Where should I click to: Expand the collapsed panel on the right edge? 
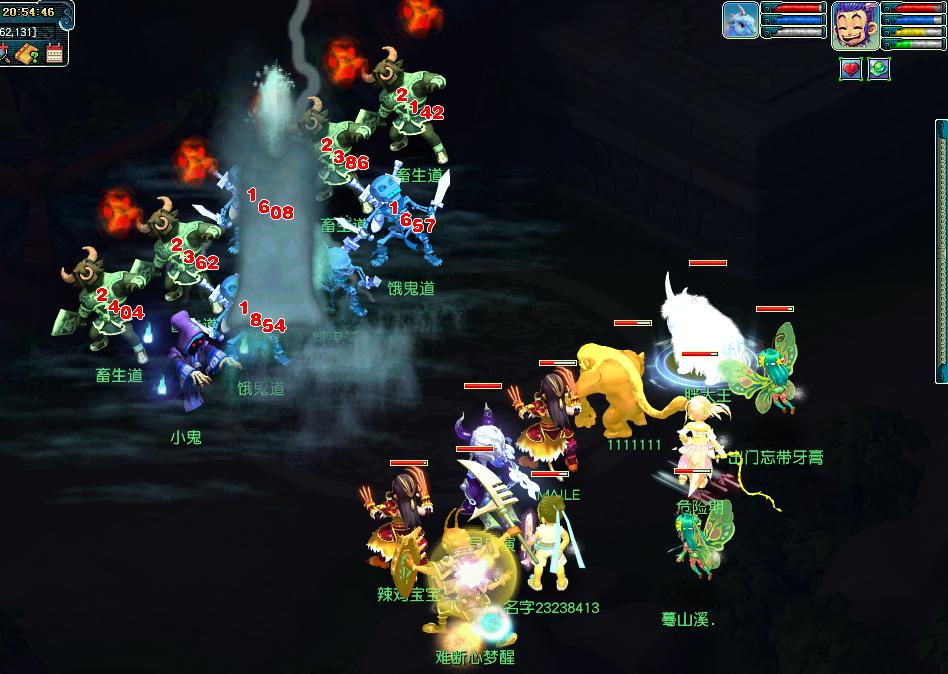(x=941, y=250)
